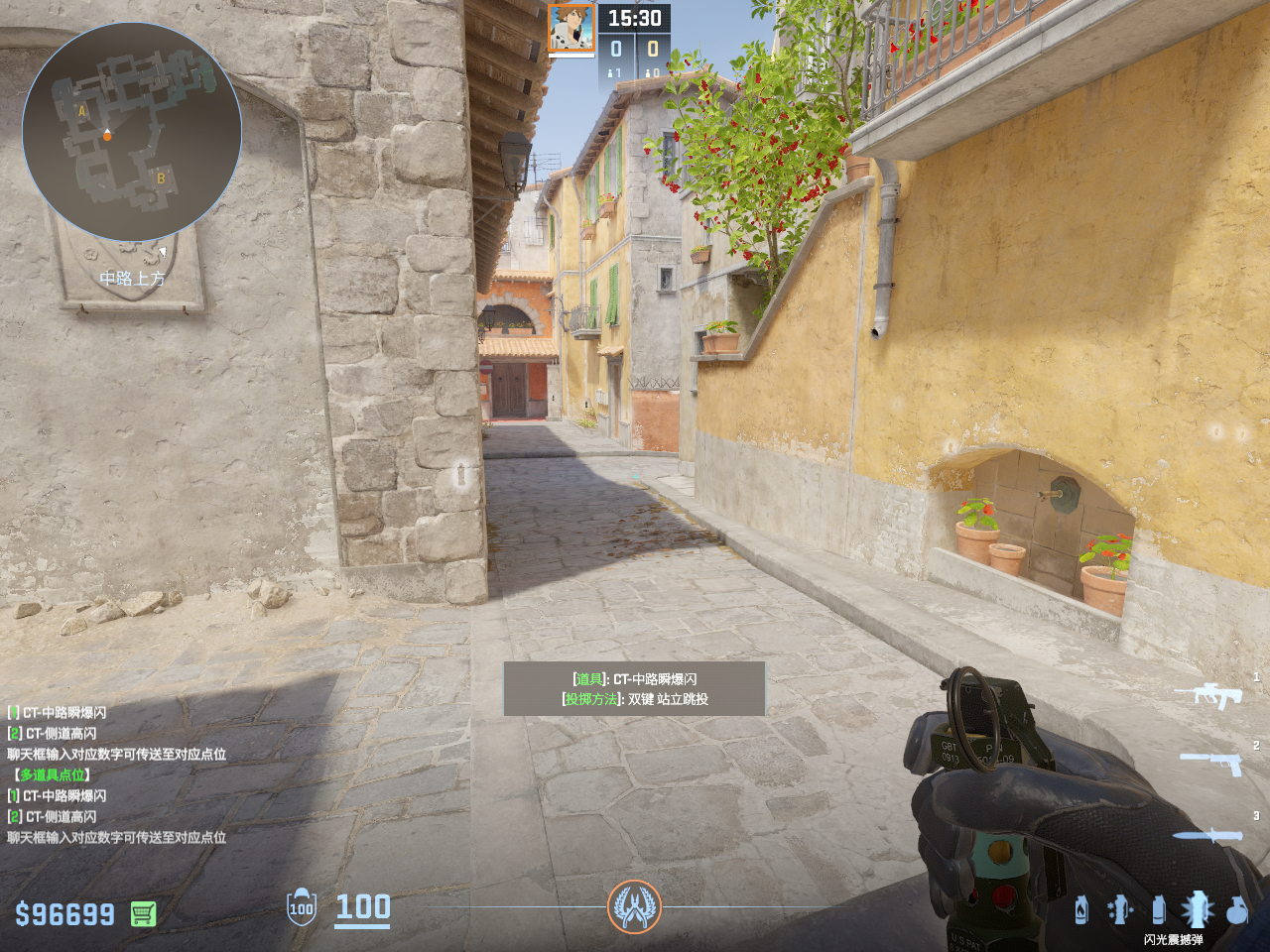1270x952 pixels.
Task: Click the first green 多道具点位 chat header
Action: pos(52,774)
